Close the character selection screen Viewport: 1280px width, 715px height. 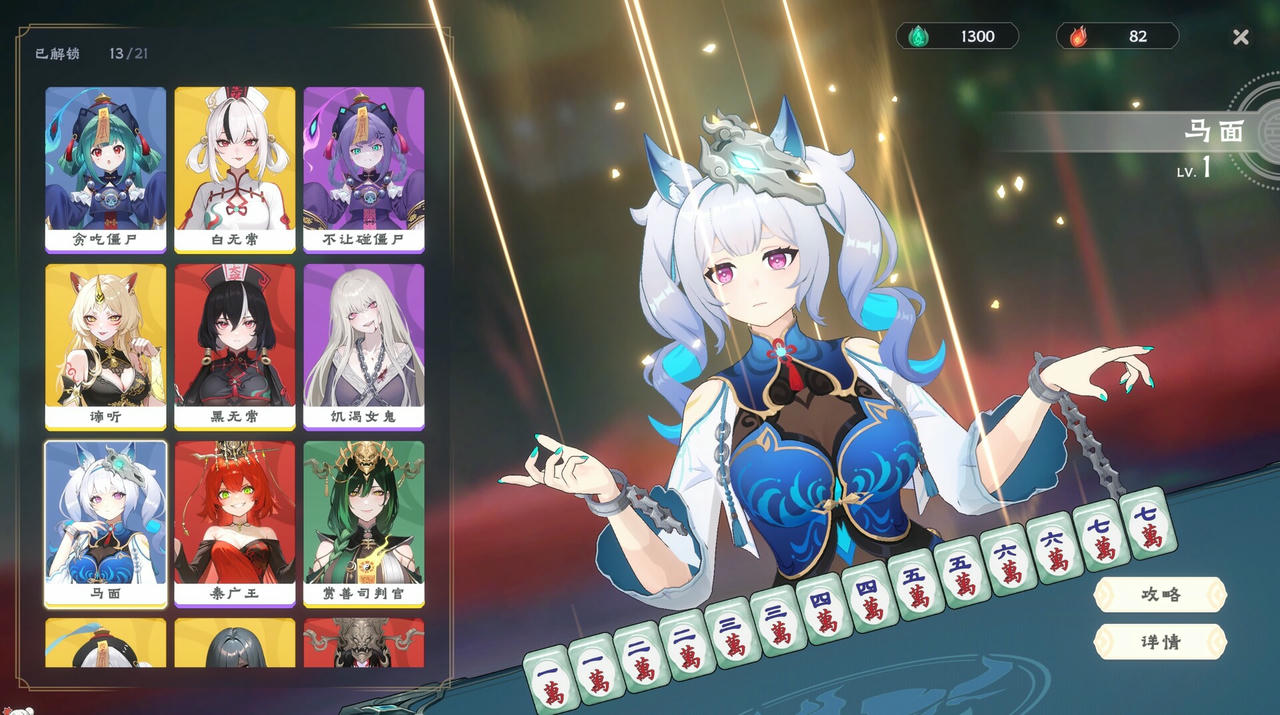pos(1241,37)
